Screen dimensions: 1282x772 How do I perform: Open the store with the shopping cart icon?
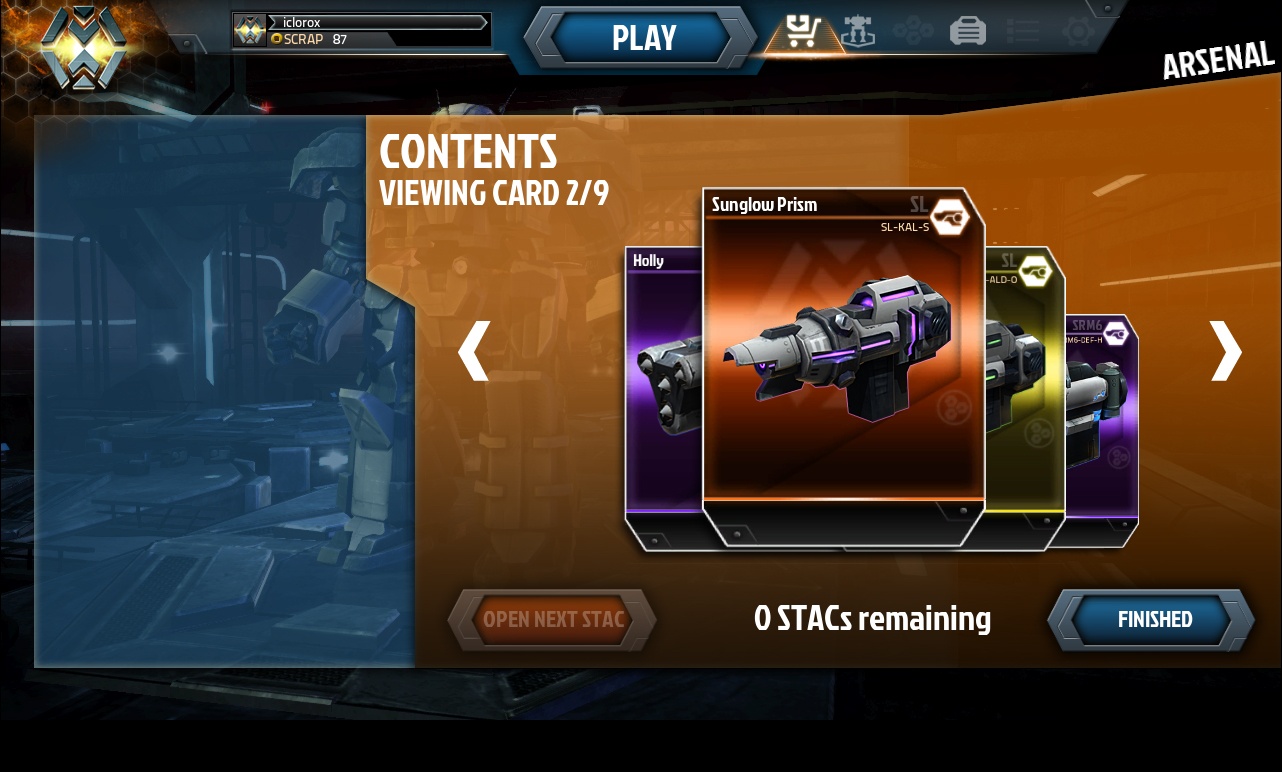(803, 30)
